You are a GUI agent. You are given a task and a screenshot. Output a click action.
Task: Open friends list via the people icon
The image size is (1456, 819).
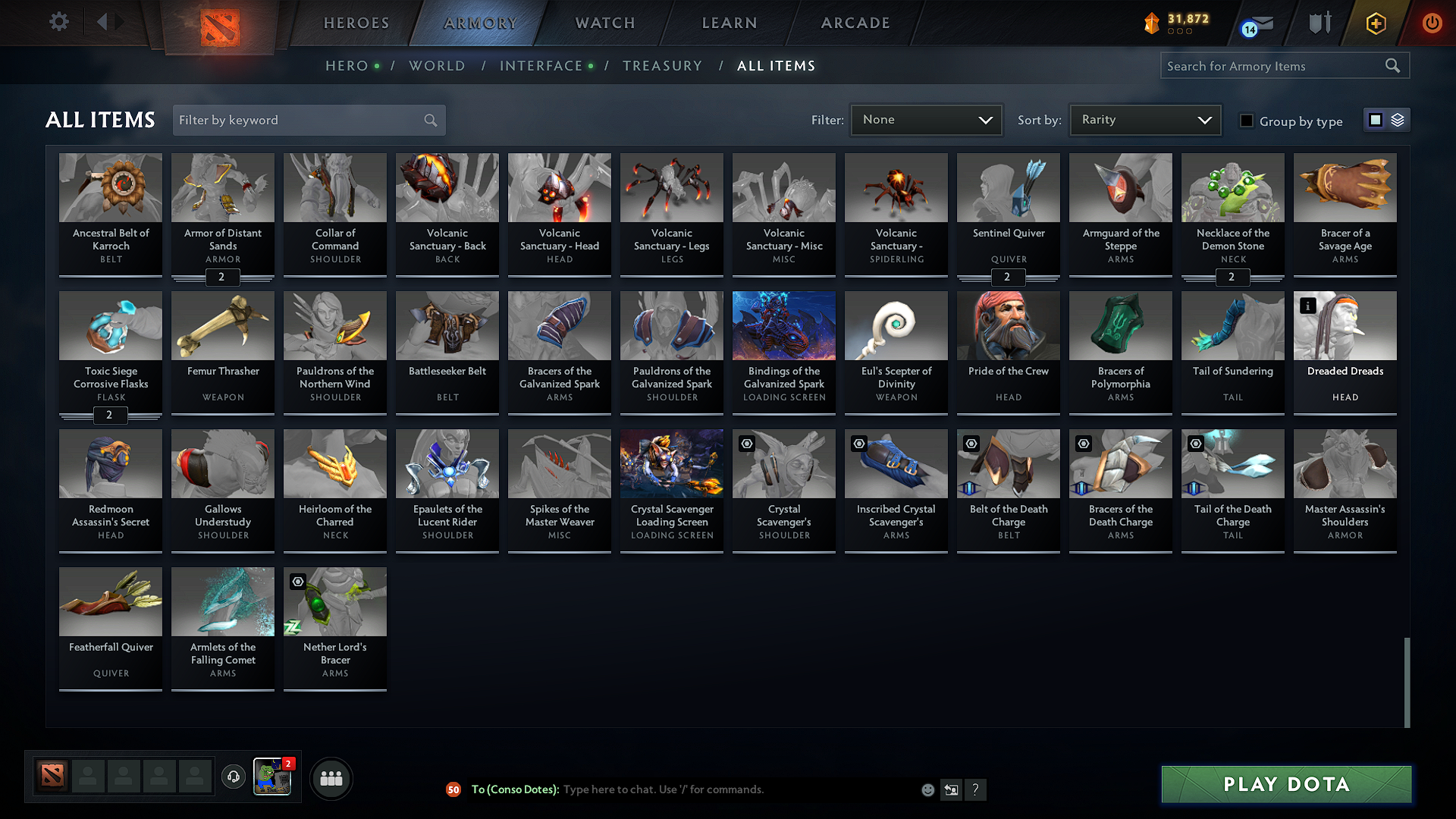click(331, 777)
